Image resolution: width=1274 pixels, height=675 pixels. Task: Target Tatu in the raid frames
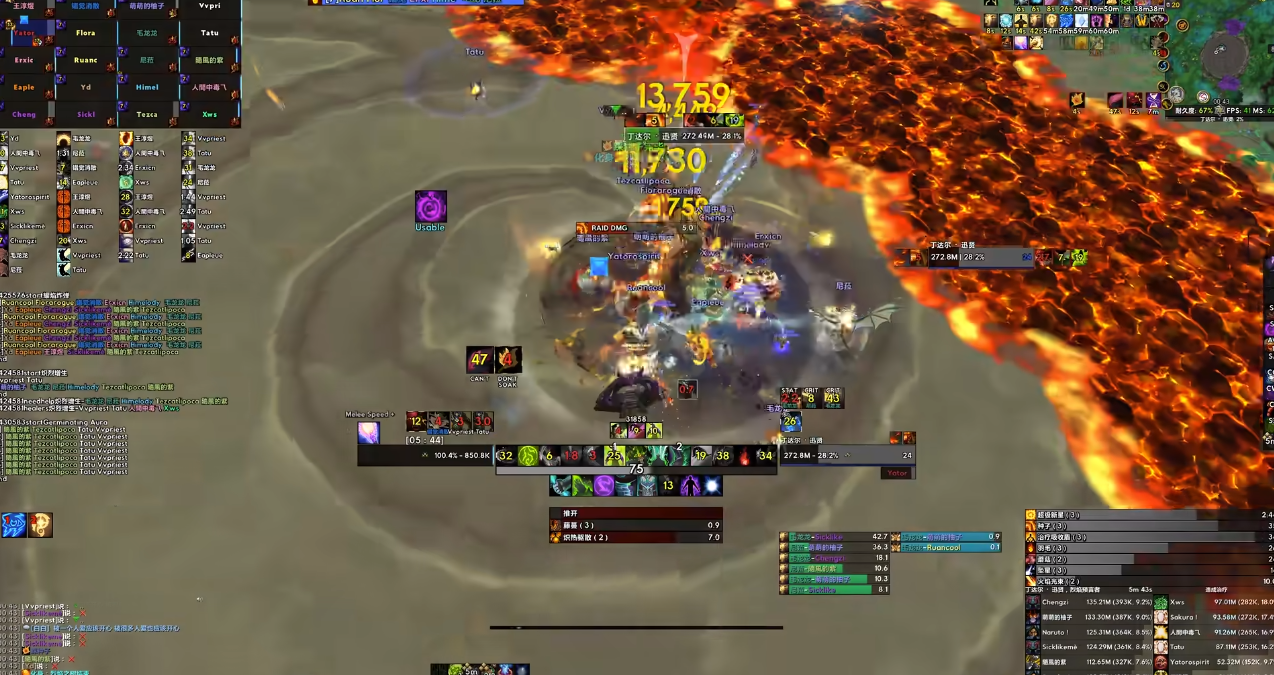pos(209,33)
